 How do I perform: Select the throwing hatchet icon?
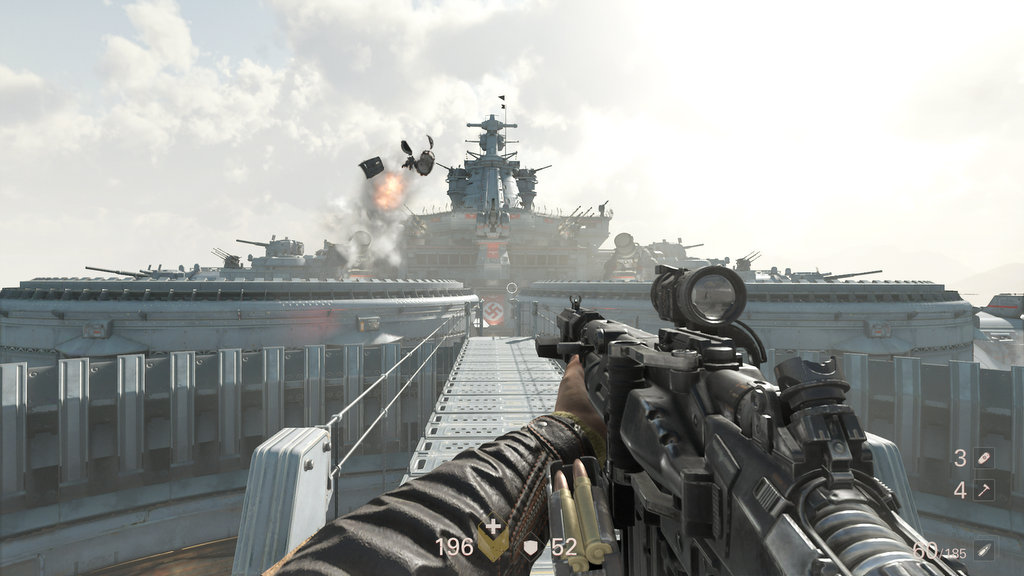pos(985,490)
